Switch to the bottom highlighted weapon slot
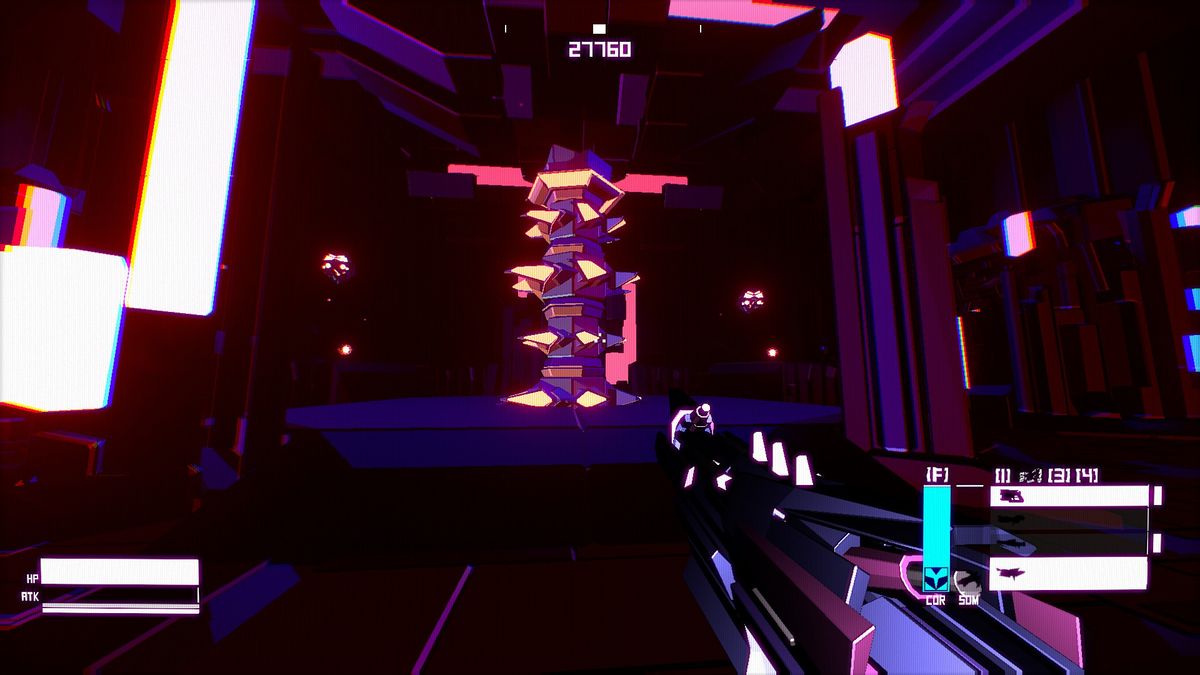 click(1069, 573)
